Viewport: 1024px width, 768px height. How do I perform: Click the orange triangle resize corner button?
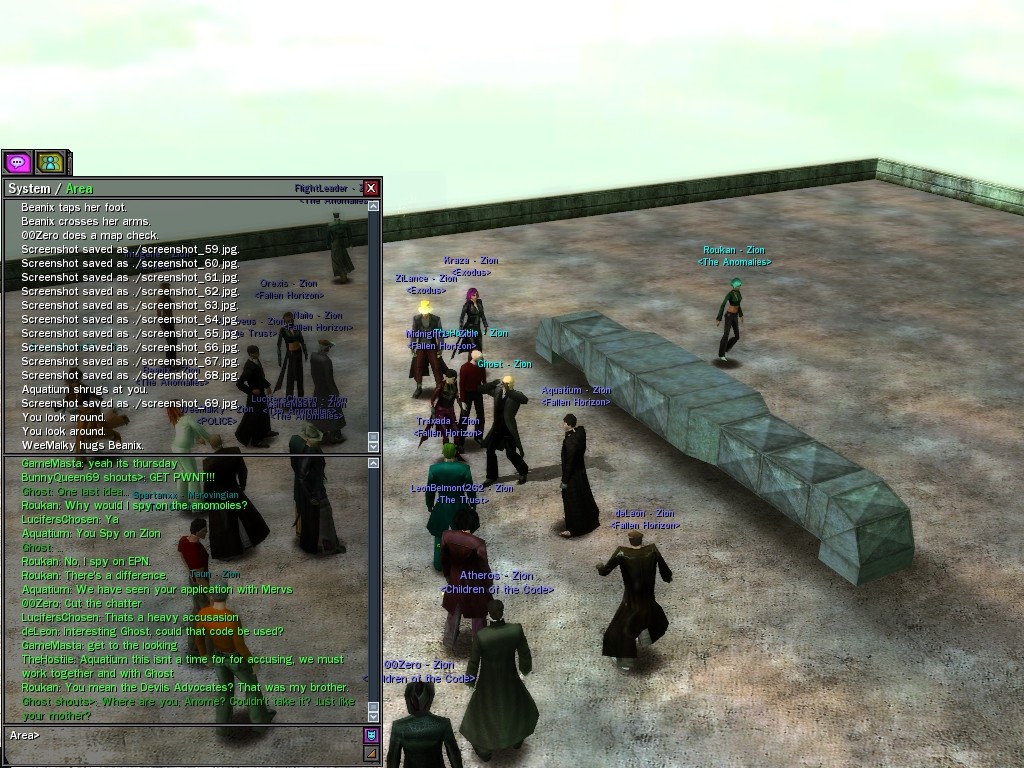(371, 753)
